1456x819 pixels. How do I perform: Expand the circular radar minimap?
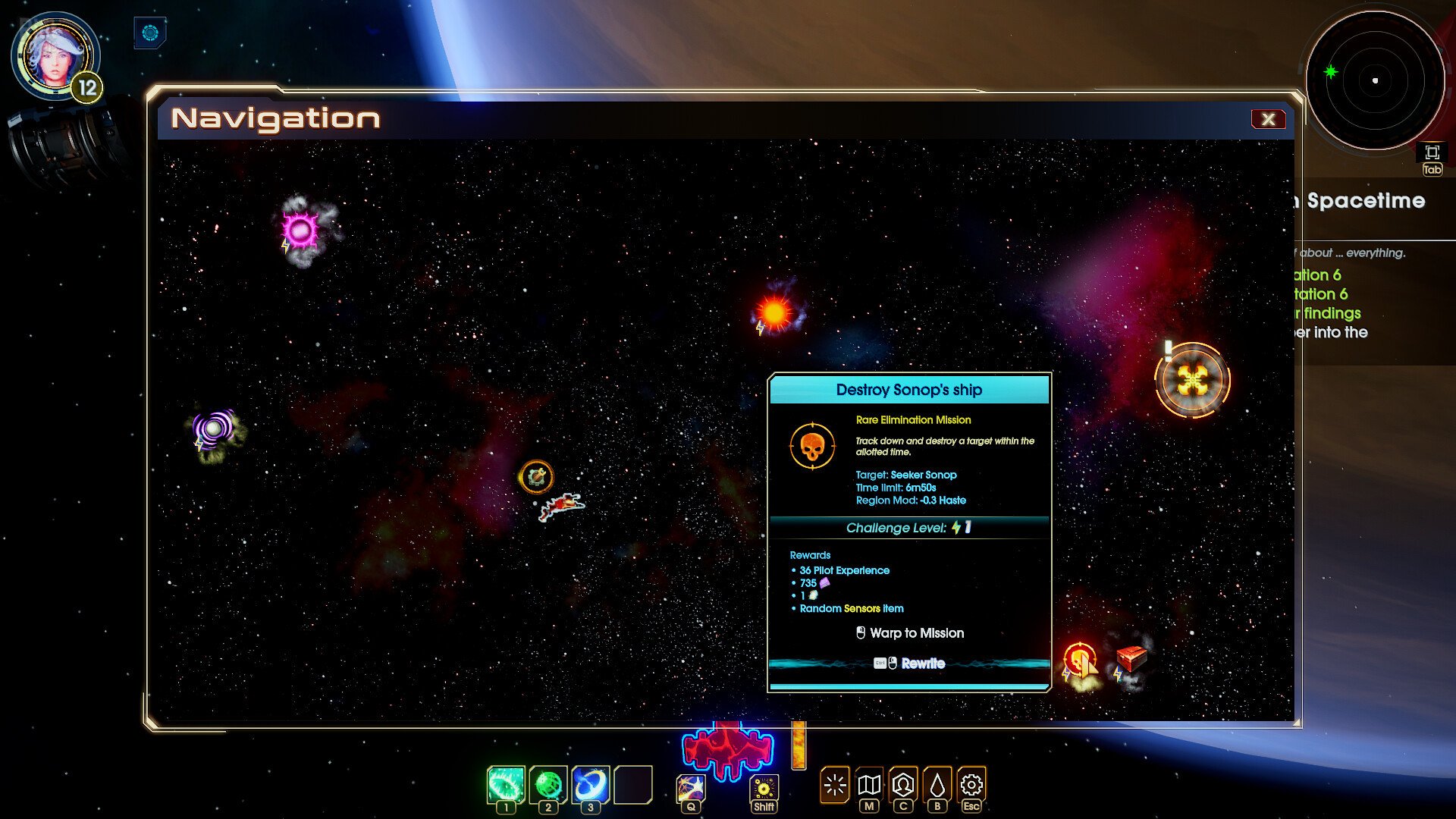pyautogui.click(x=1432, y=152)
